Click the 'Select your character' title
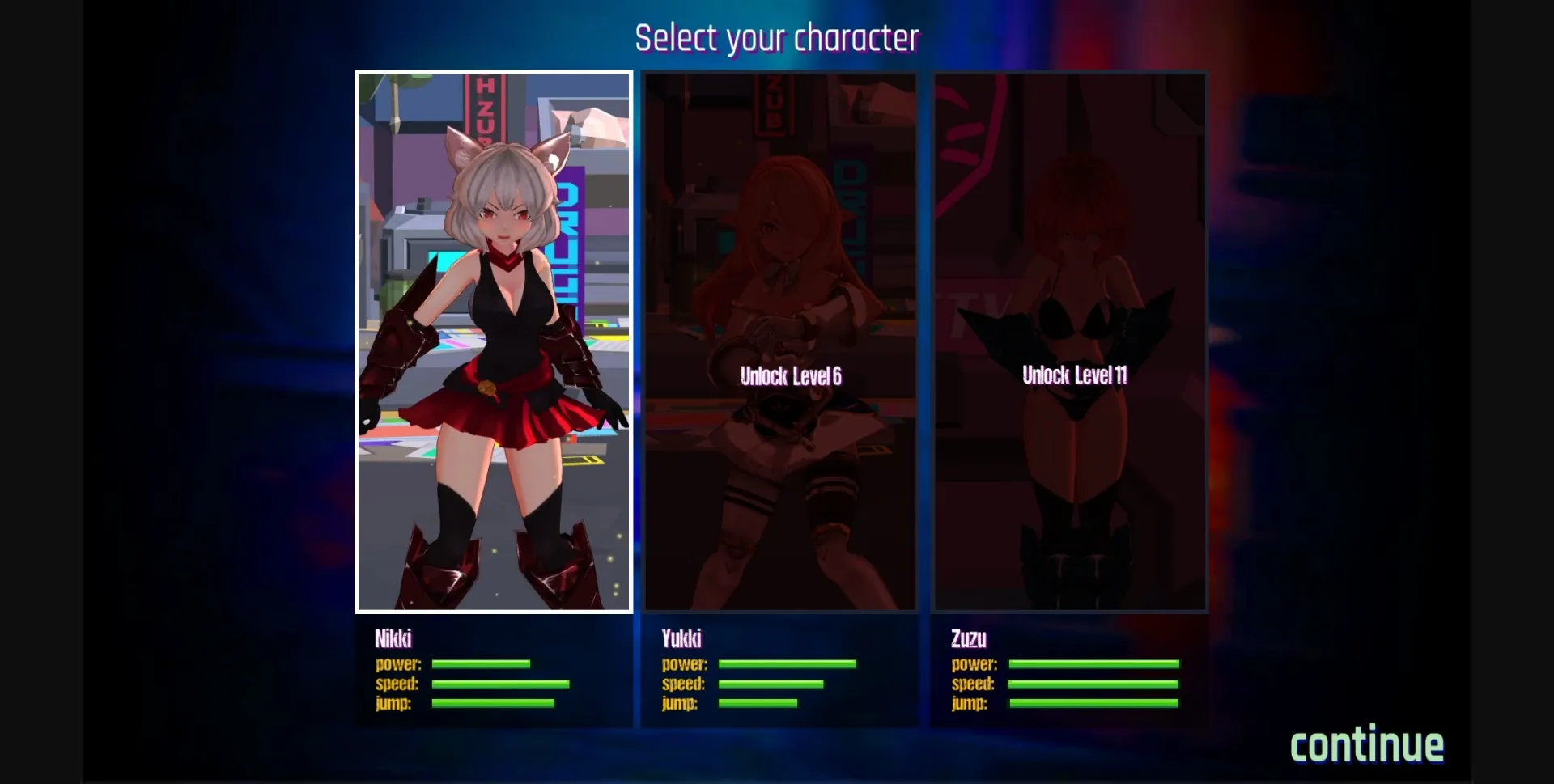Image resolution: width=1554 pixels, height=784 pixels. tap(778, 36)
